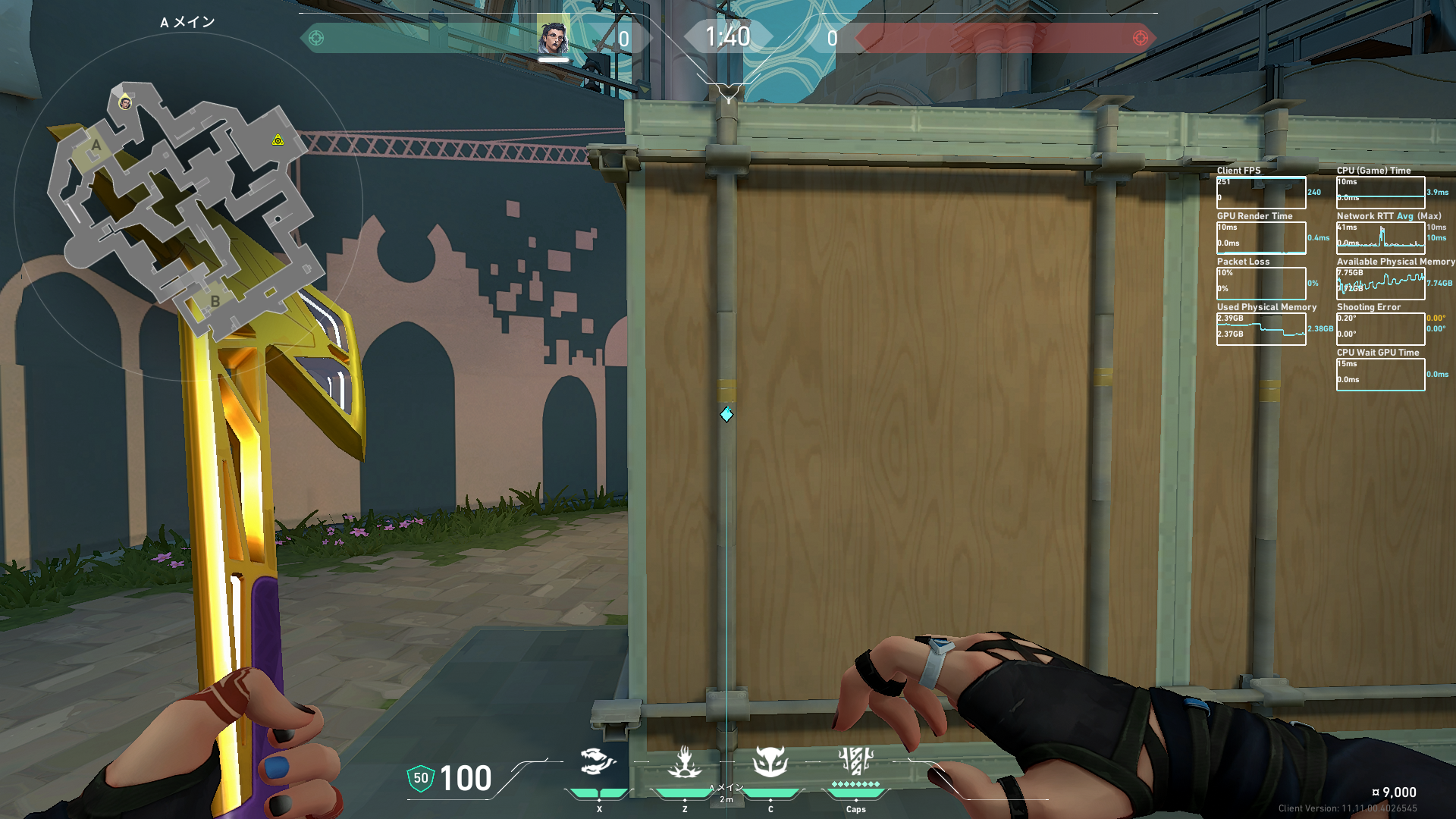Click the cyan diamond ping marker

point(726,414)
